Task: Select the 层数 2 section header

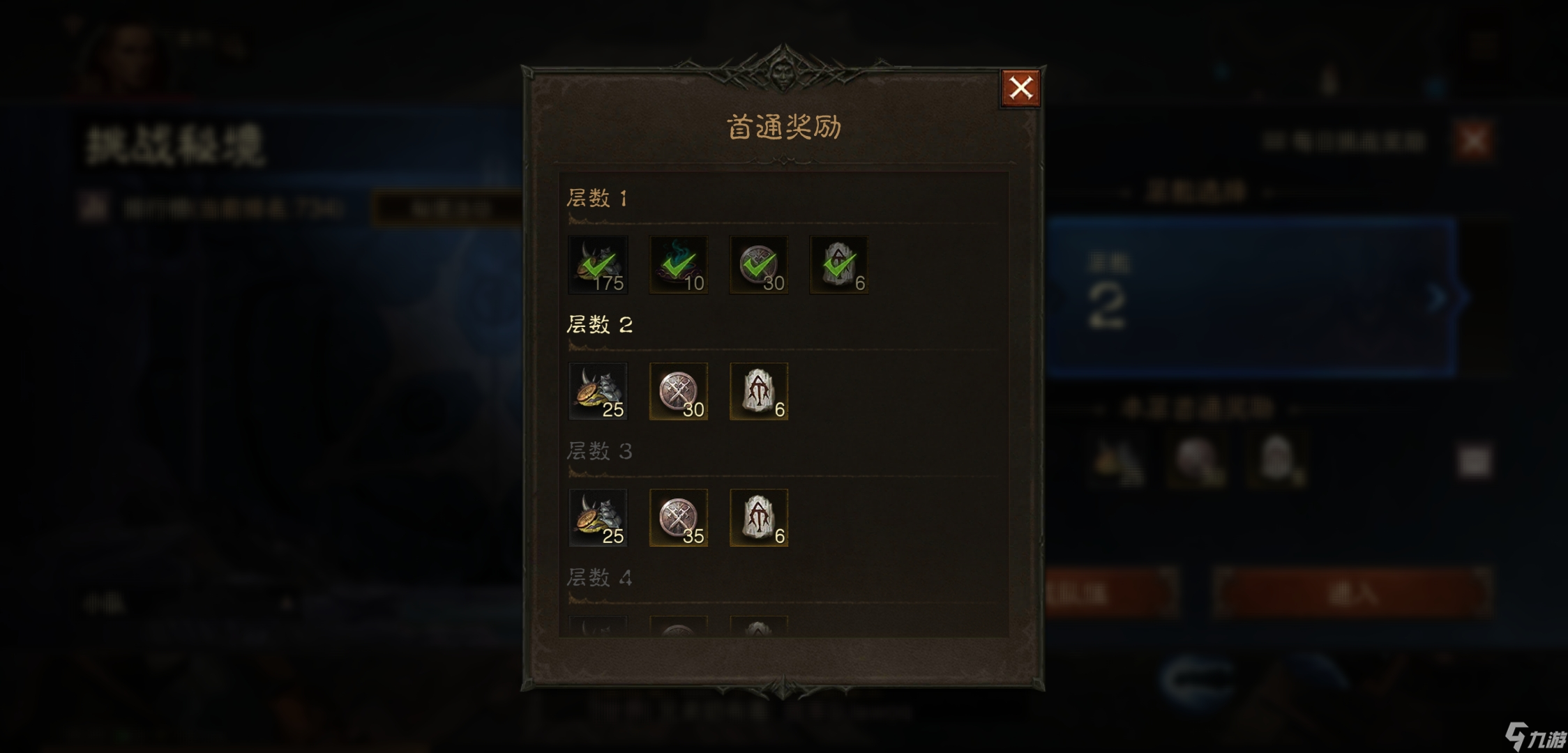Action: pos(598,325)
